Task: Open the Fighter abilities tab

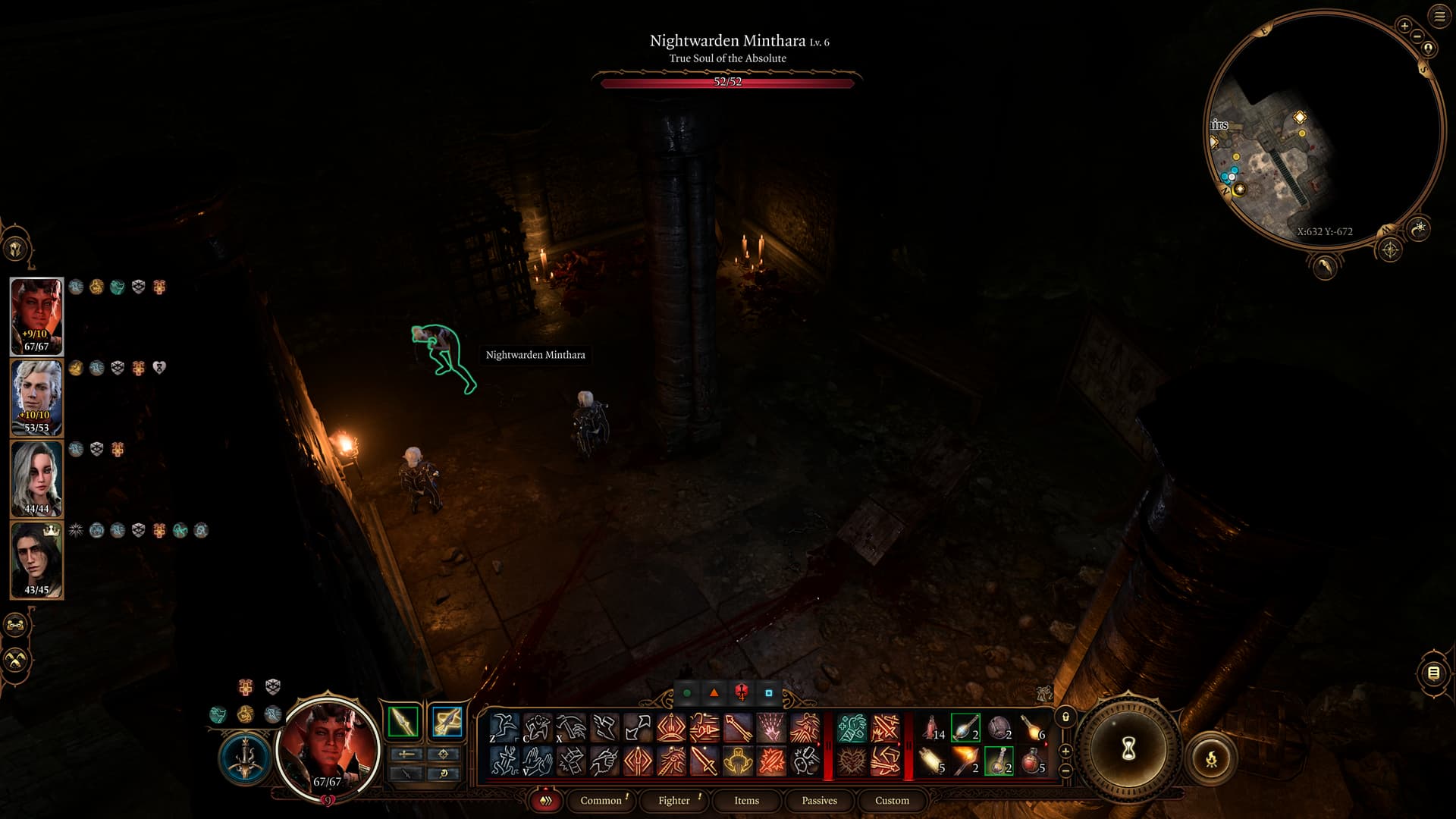Action: pos(673,800)
